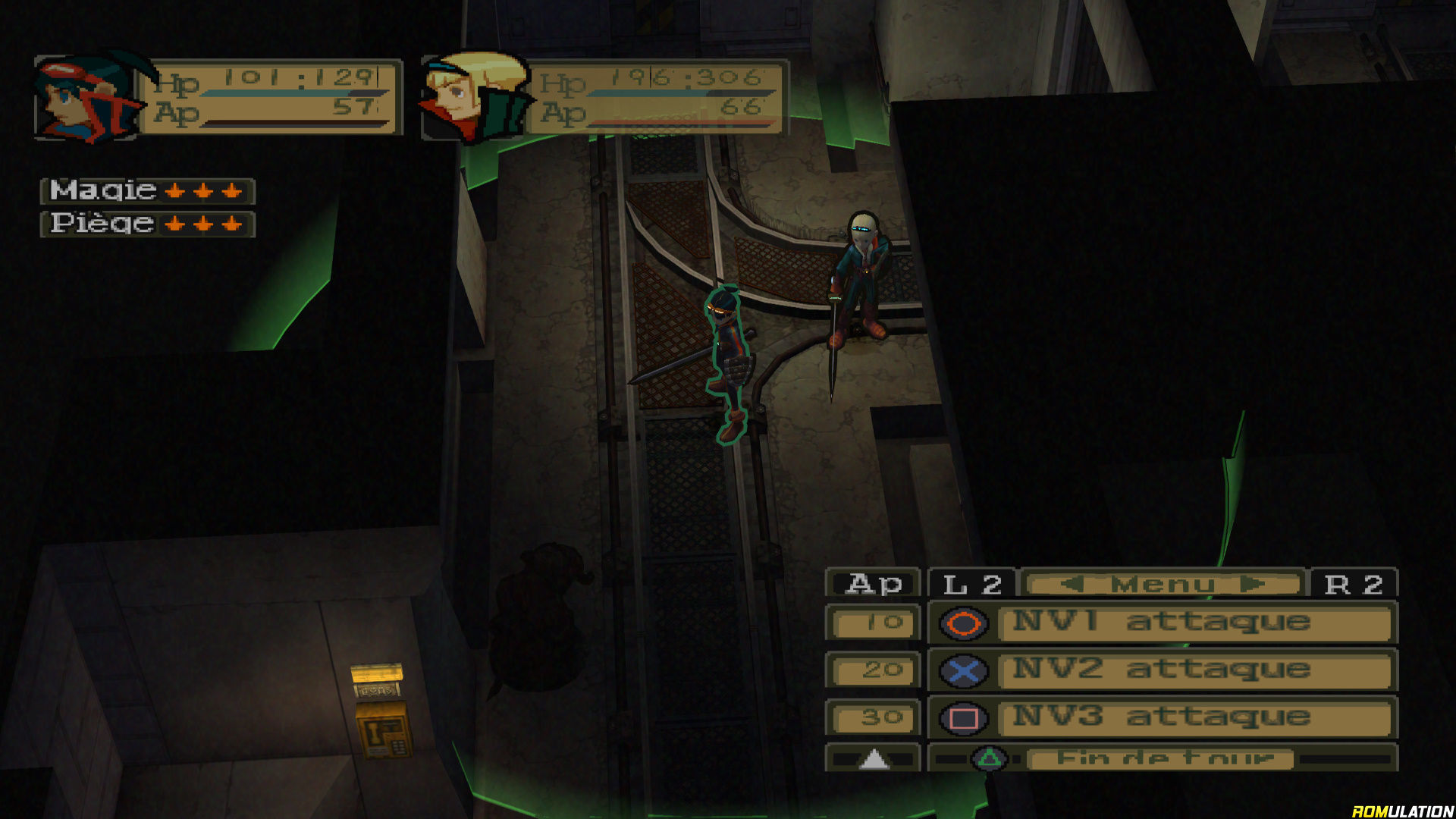
Task: Click the Menu header bar
Action: pos(1163,584)
